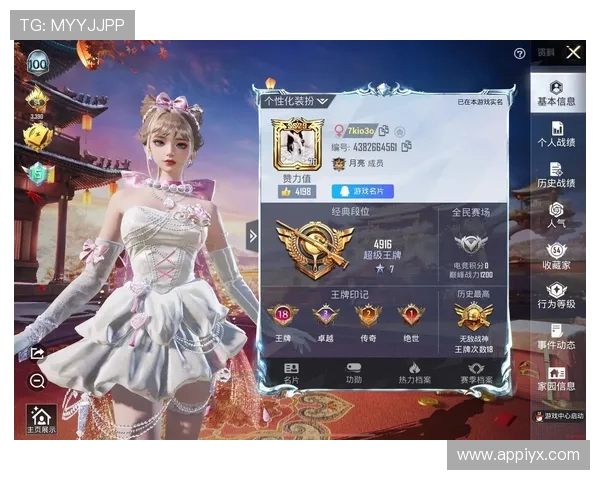
Task: Open the 赛季档案 bottom tab
Action: coord(477,374)
